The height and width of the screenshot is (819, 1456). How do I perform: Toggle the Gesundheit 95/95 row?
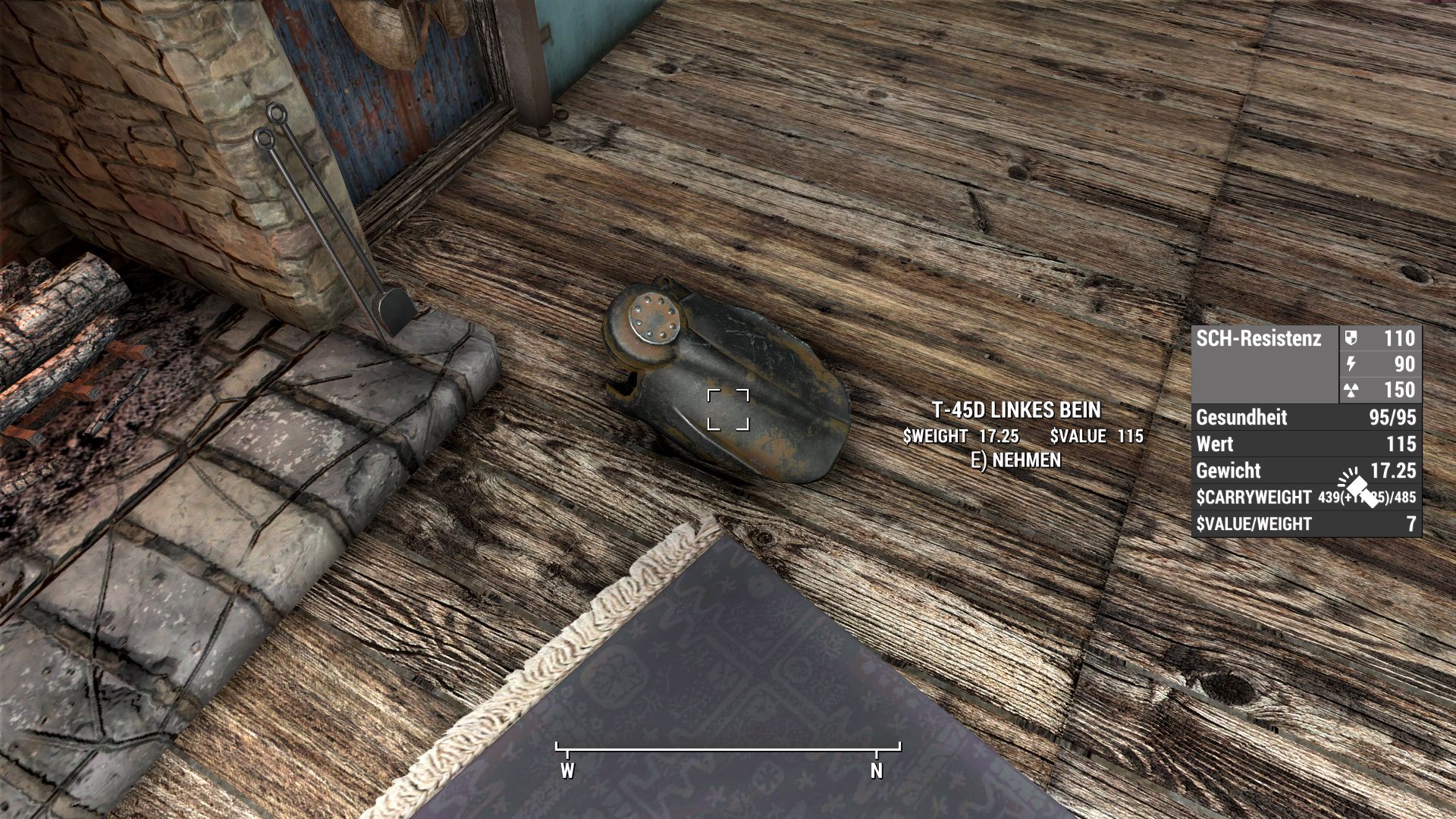coord(1308,418)
